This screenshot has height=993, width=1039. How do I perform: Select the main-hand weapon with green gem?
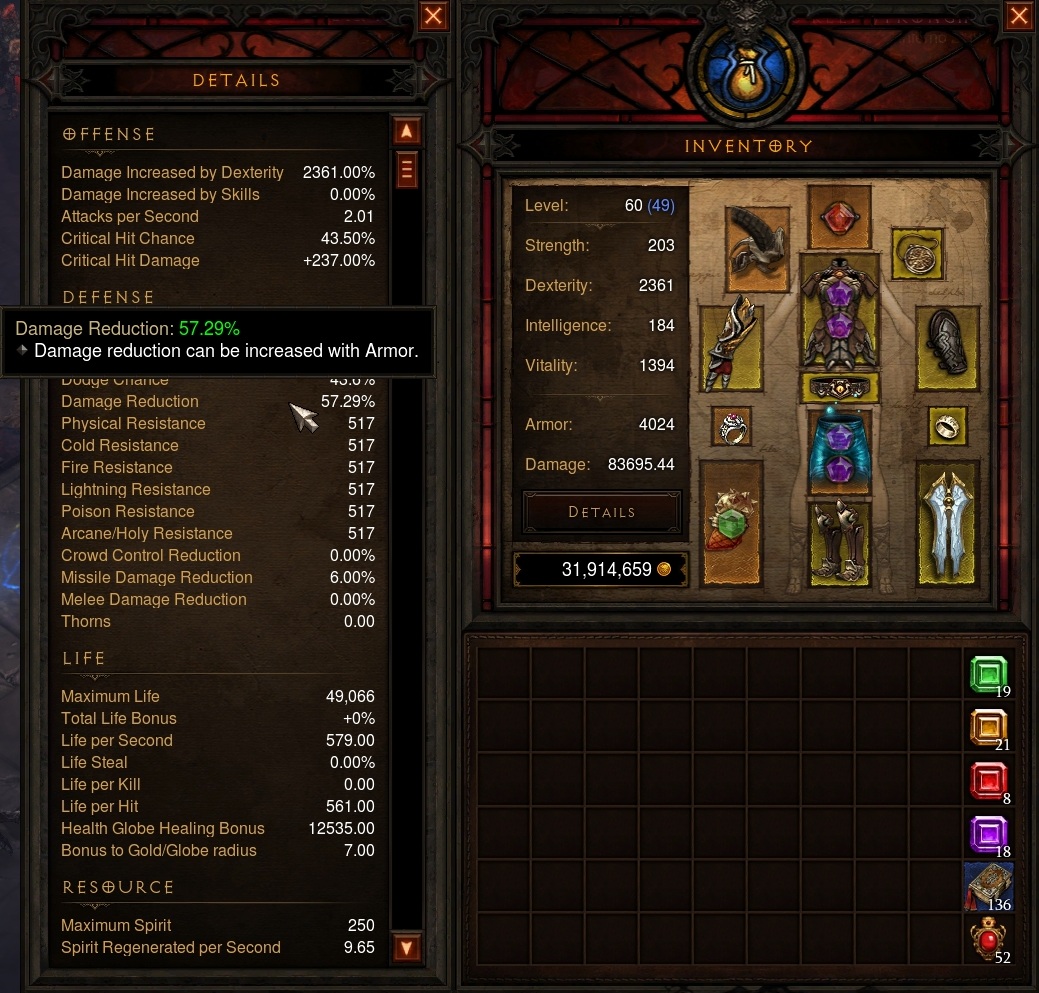(731, 522)
